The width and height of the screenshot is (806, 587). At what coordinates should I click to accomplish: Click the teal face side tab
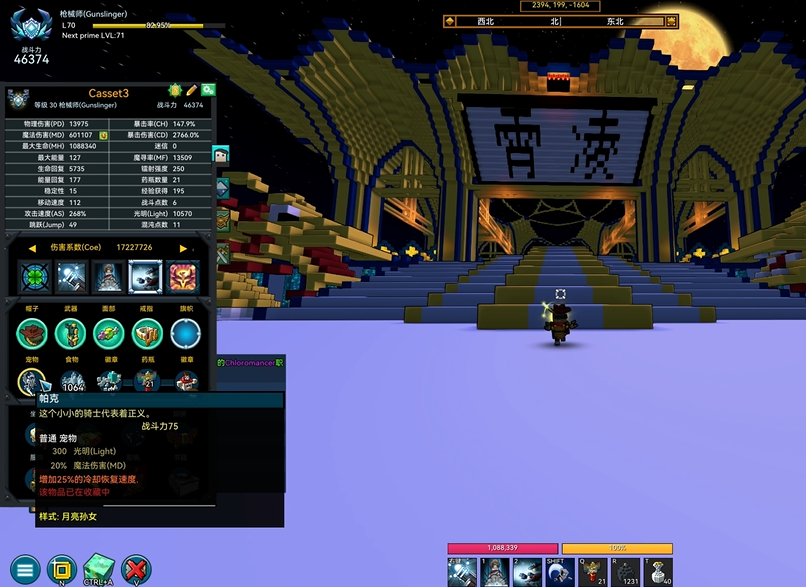pos(221,155)
